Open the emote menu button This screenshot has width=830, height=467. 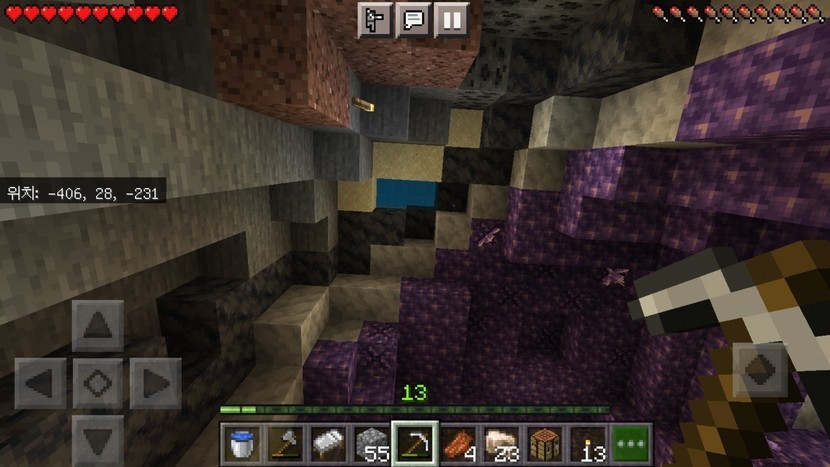coord(375,20)
